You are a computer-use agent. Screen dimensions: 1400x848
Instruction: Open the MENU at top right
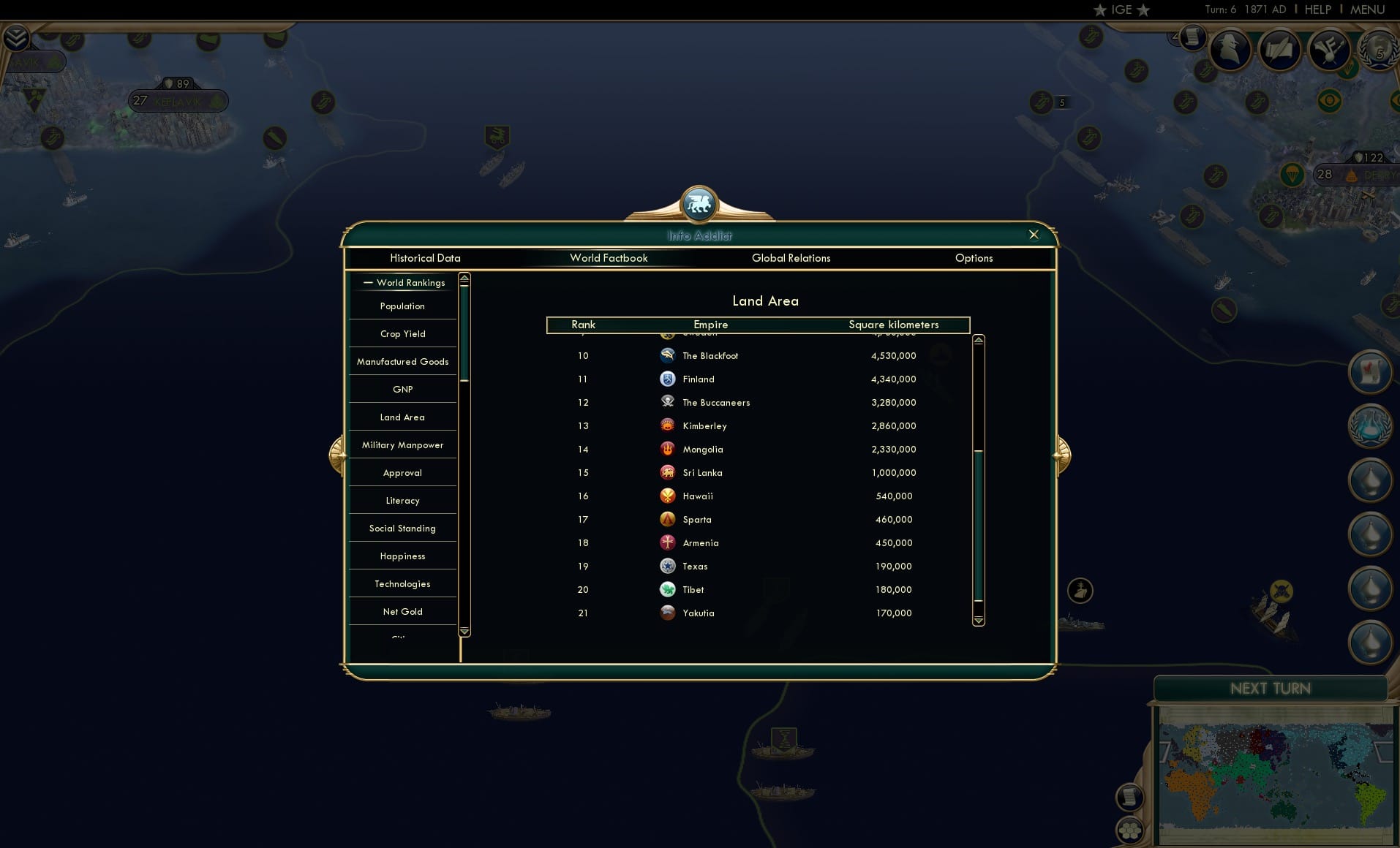coord(1366,10)
